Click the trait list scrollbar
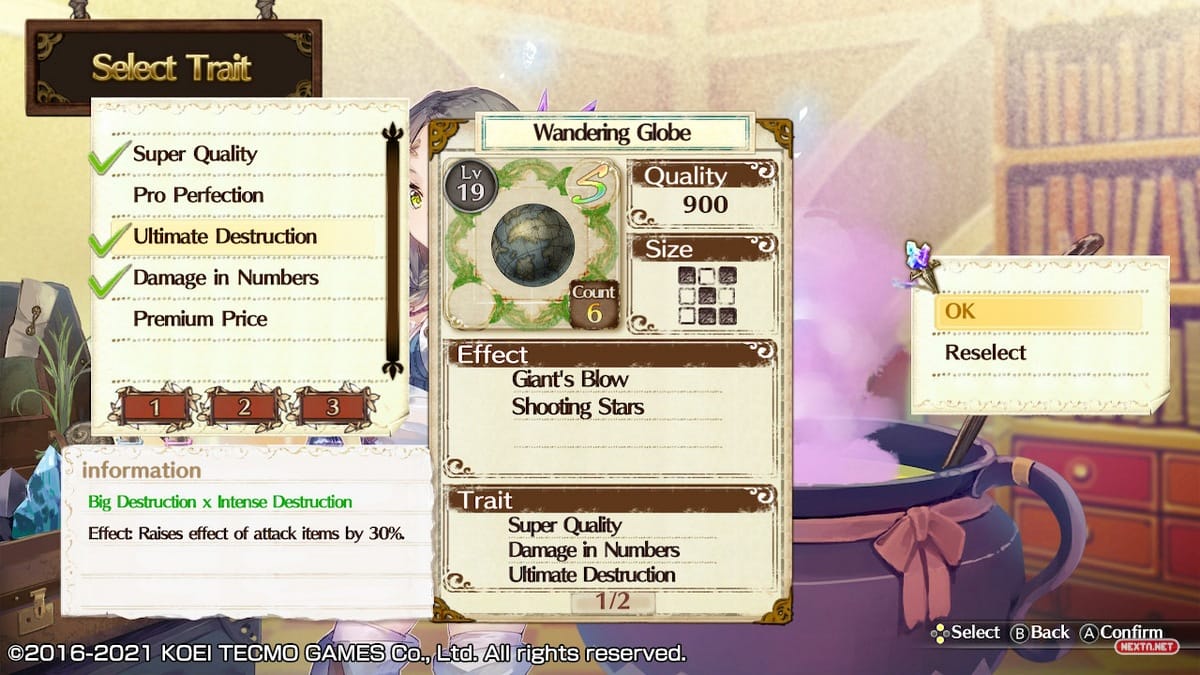This screenshot has width=1200, height=675. [392, 250]
